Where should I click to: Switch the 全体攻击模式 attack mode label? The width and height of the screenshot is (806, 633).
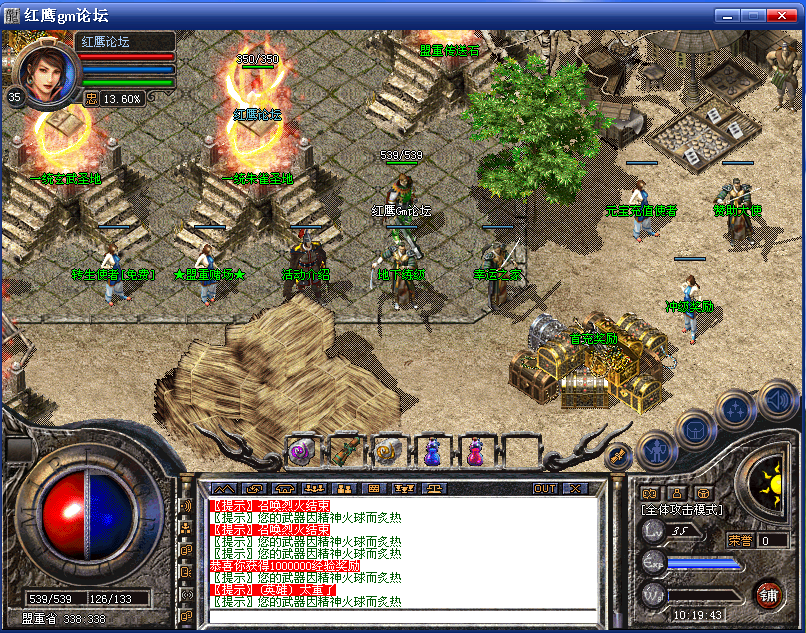pos(682,510)
